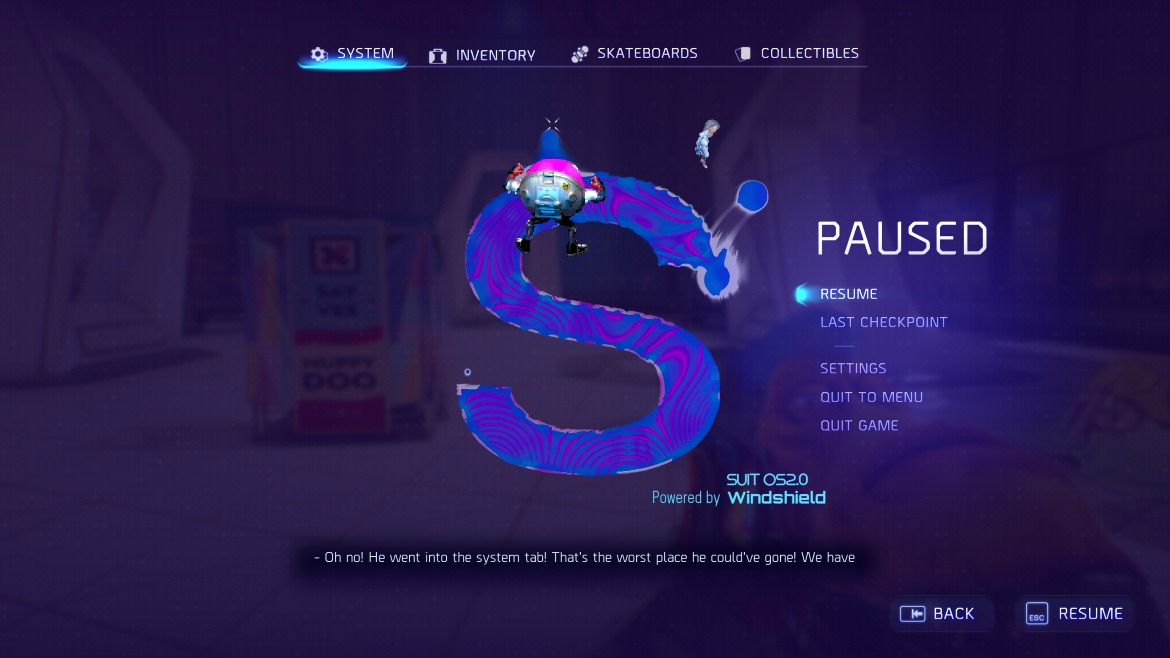1170x658 pixels.
Task: Open the Settings menu entry
Action: (x=853, y=368)
